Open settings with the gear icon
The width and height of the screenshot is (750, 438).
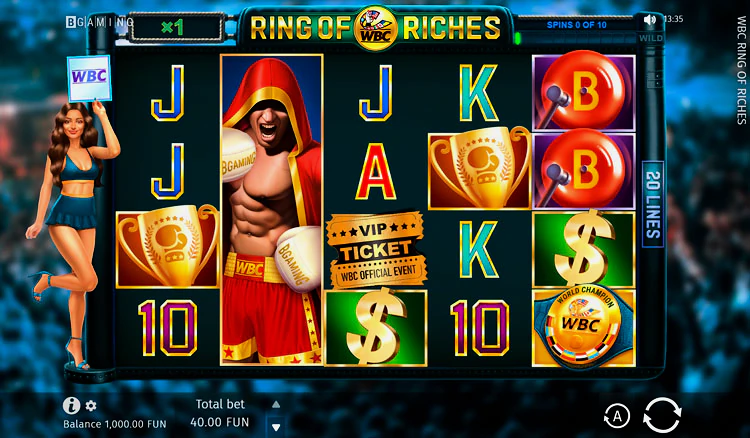click(x=91, y=406)
